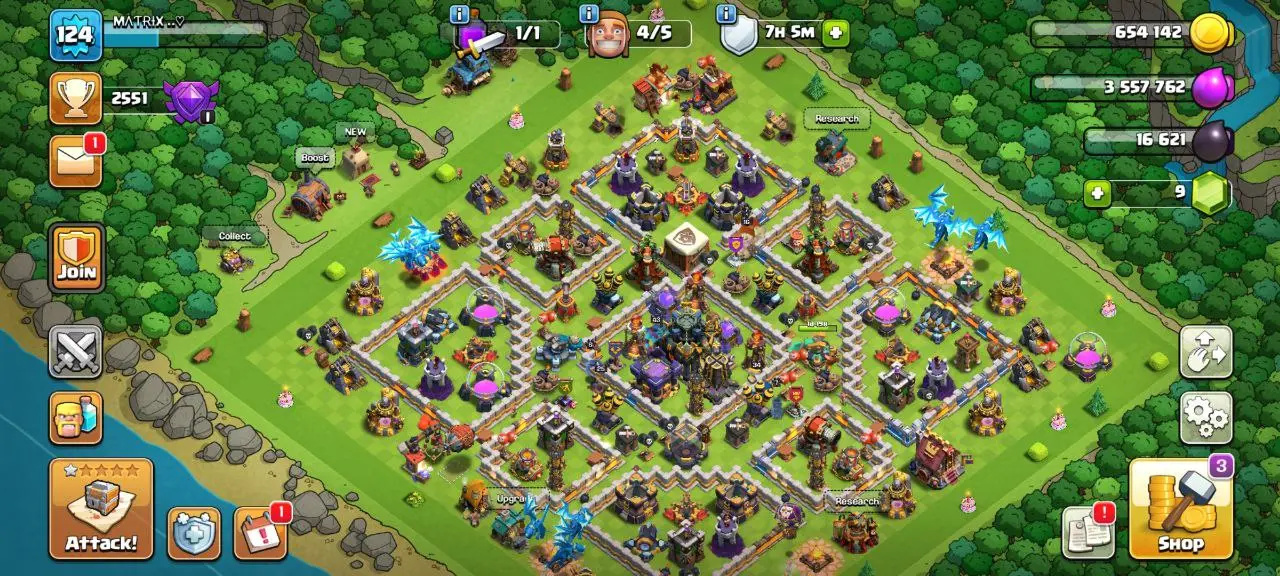Open the events calendar
This screenshot has width=1280, height=576.
(260, 534)
